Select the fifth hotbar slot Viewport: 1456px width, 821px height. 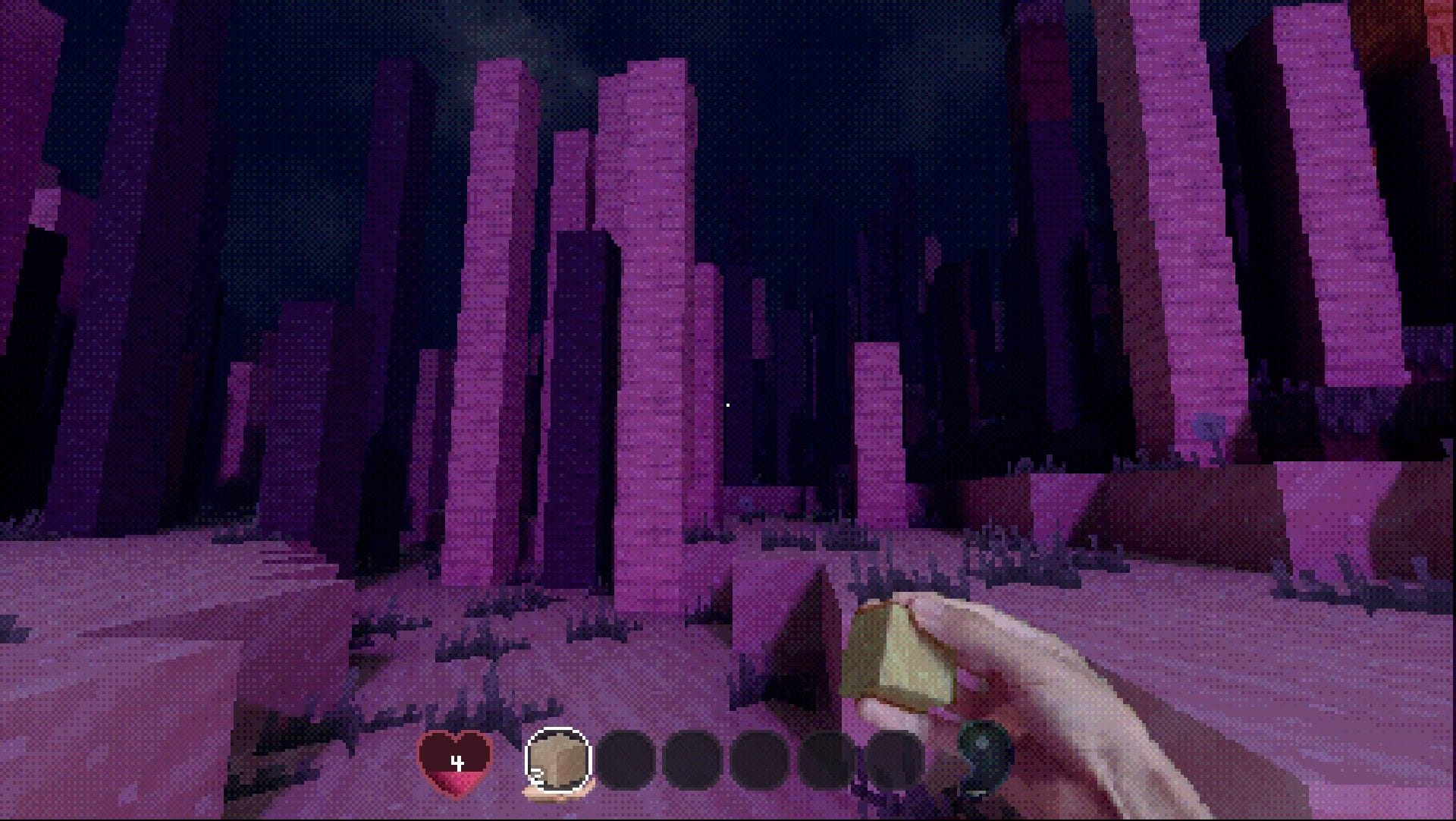click(824, 759)
